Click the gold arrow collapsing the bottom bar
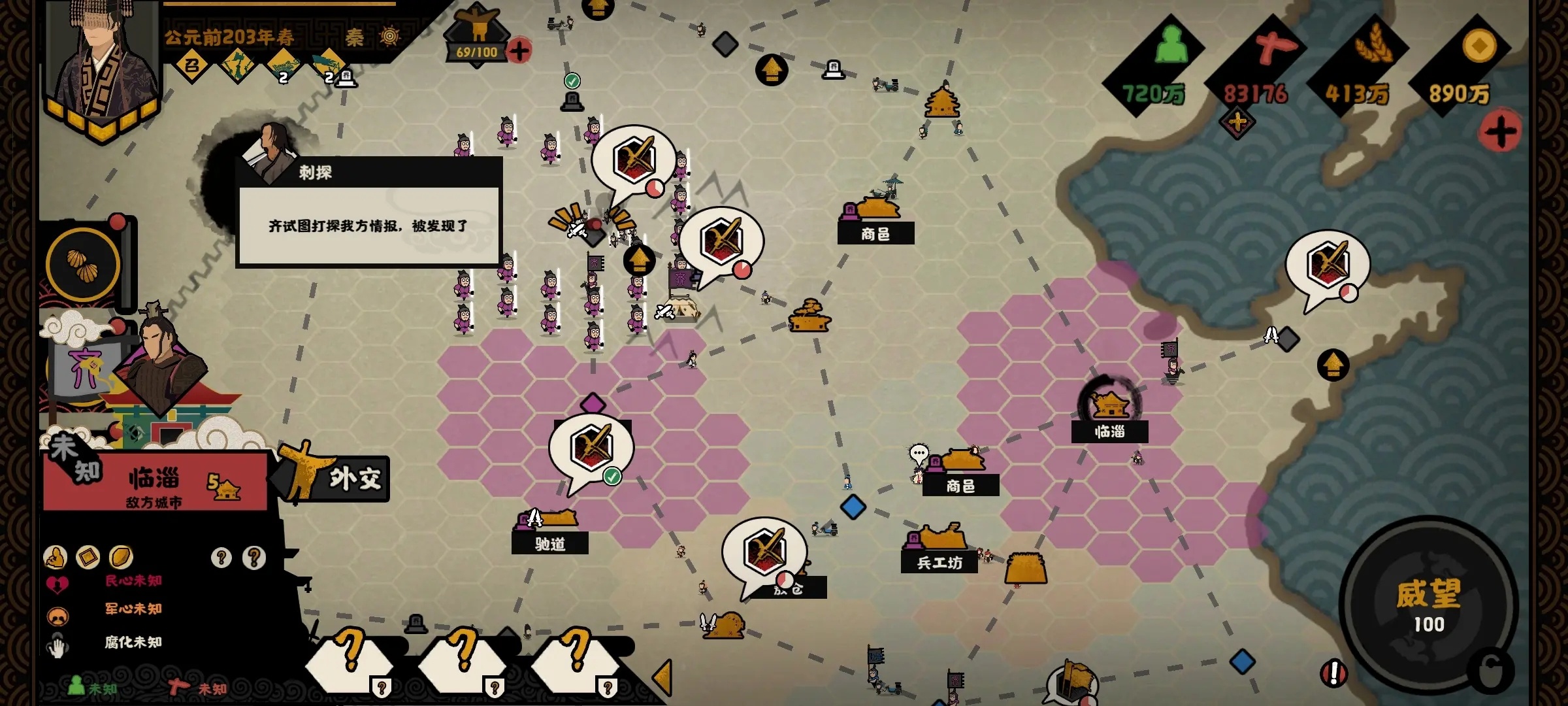The image size is (1568, 706). 662,677
